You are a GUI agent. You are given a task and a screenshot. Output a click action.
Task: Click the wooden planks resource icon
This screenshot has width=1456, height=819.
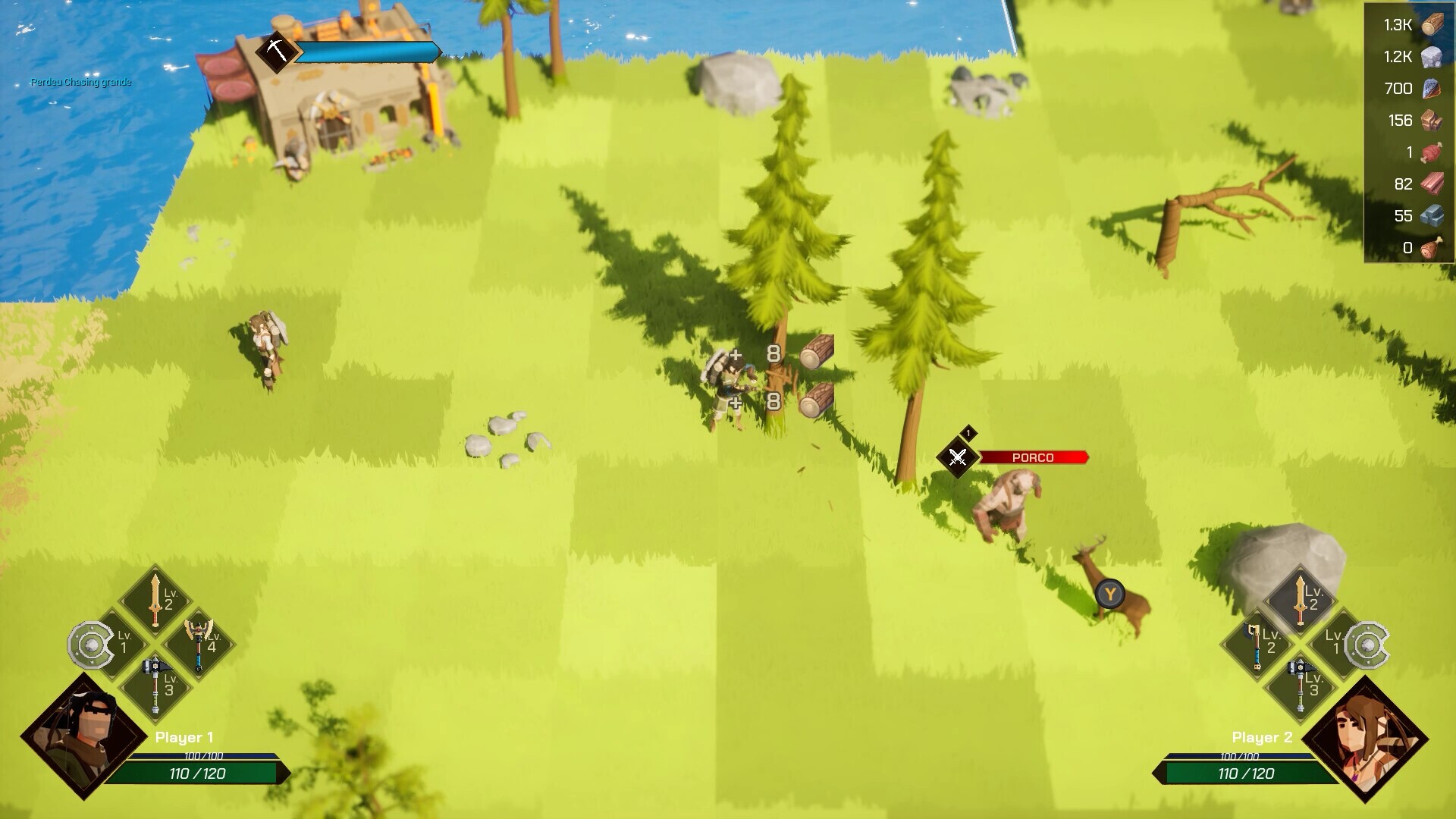click(x=1432, y=184)
